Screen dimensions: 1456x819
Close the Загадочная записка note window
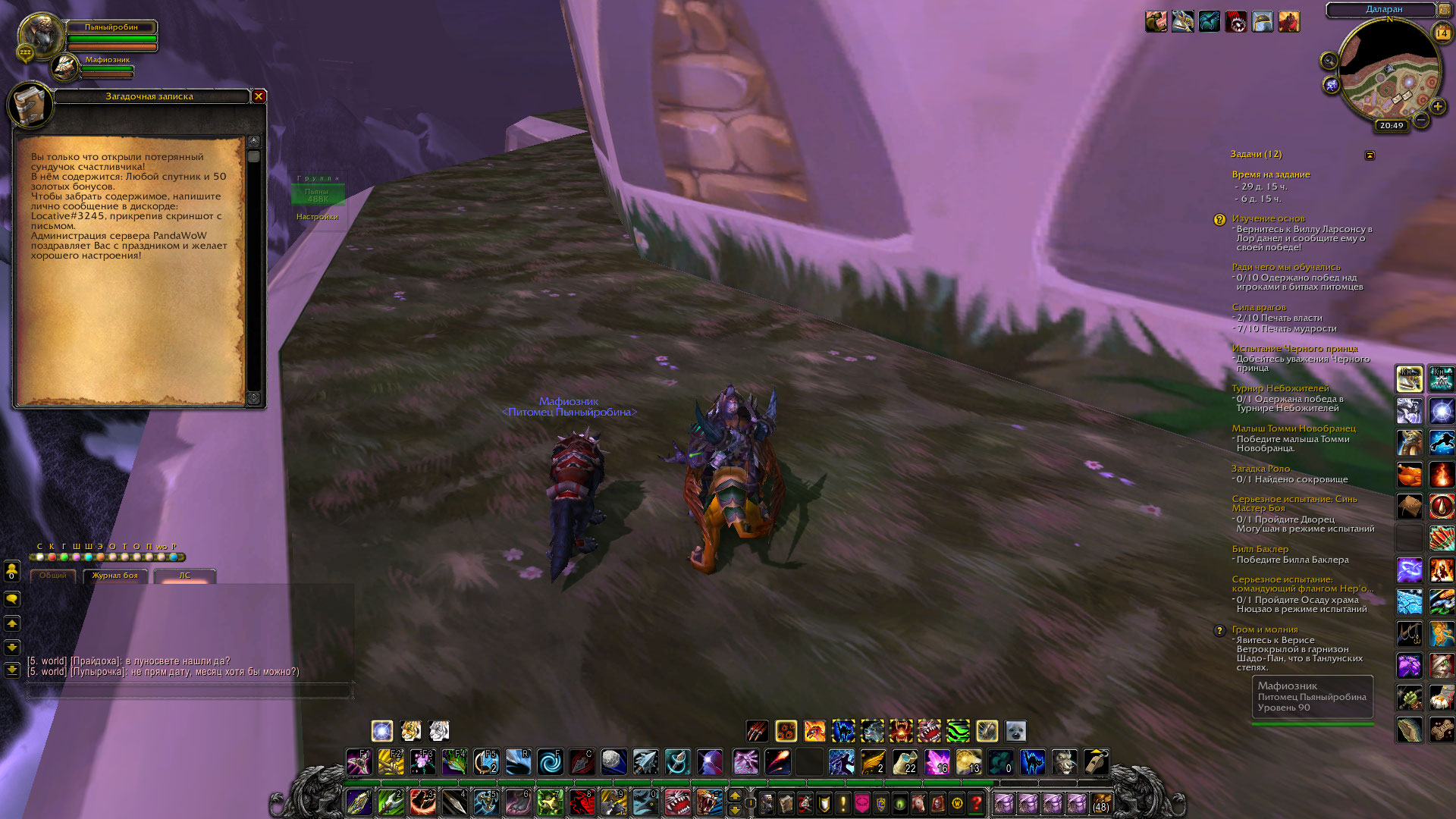259,96
